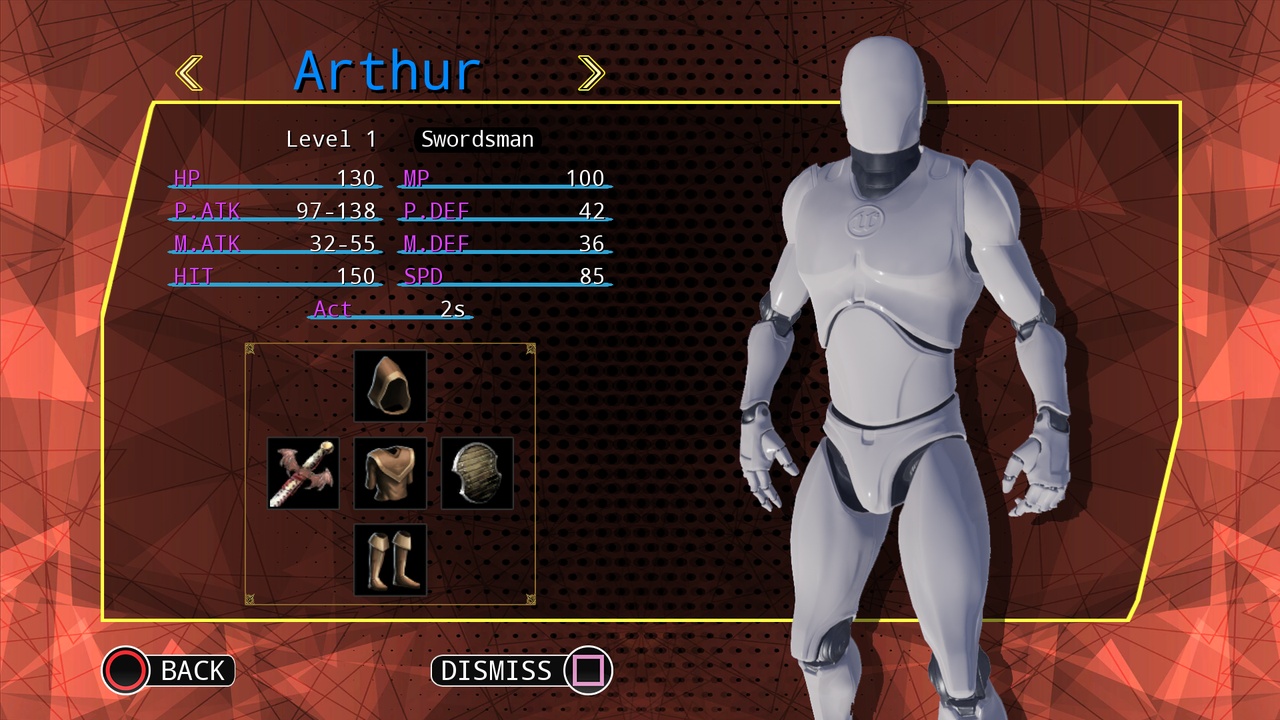Click the right arrow to view next character
The image size is (1280, 720).
(591, 71)
